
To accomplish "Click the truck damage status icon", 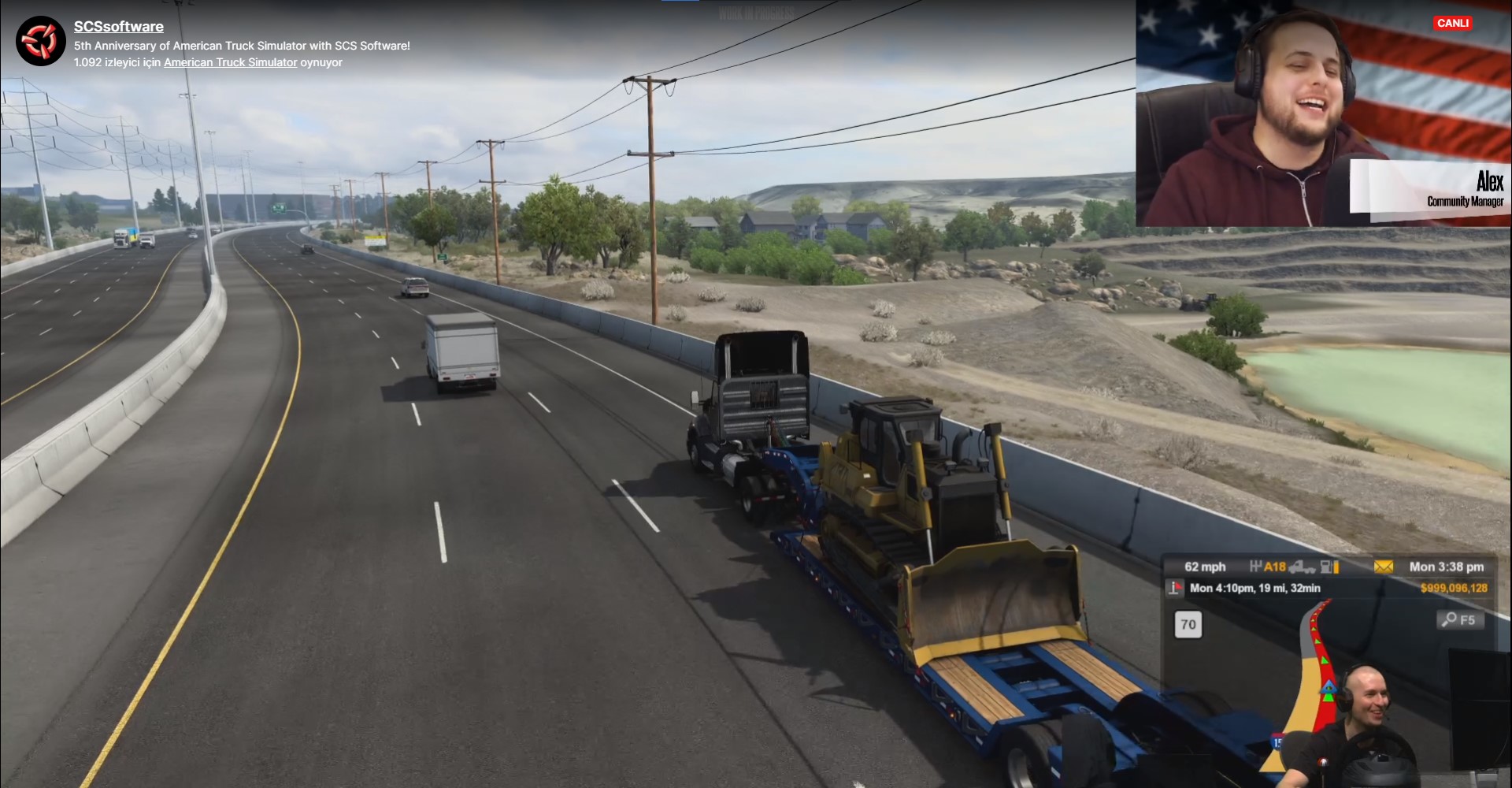I will pos(1303,567).
